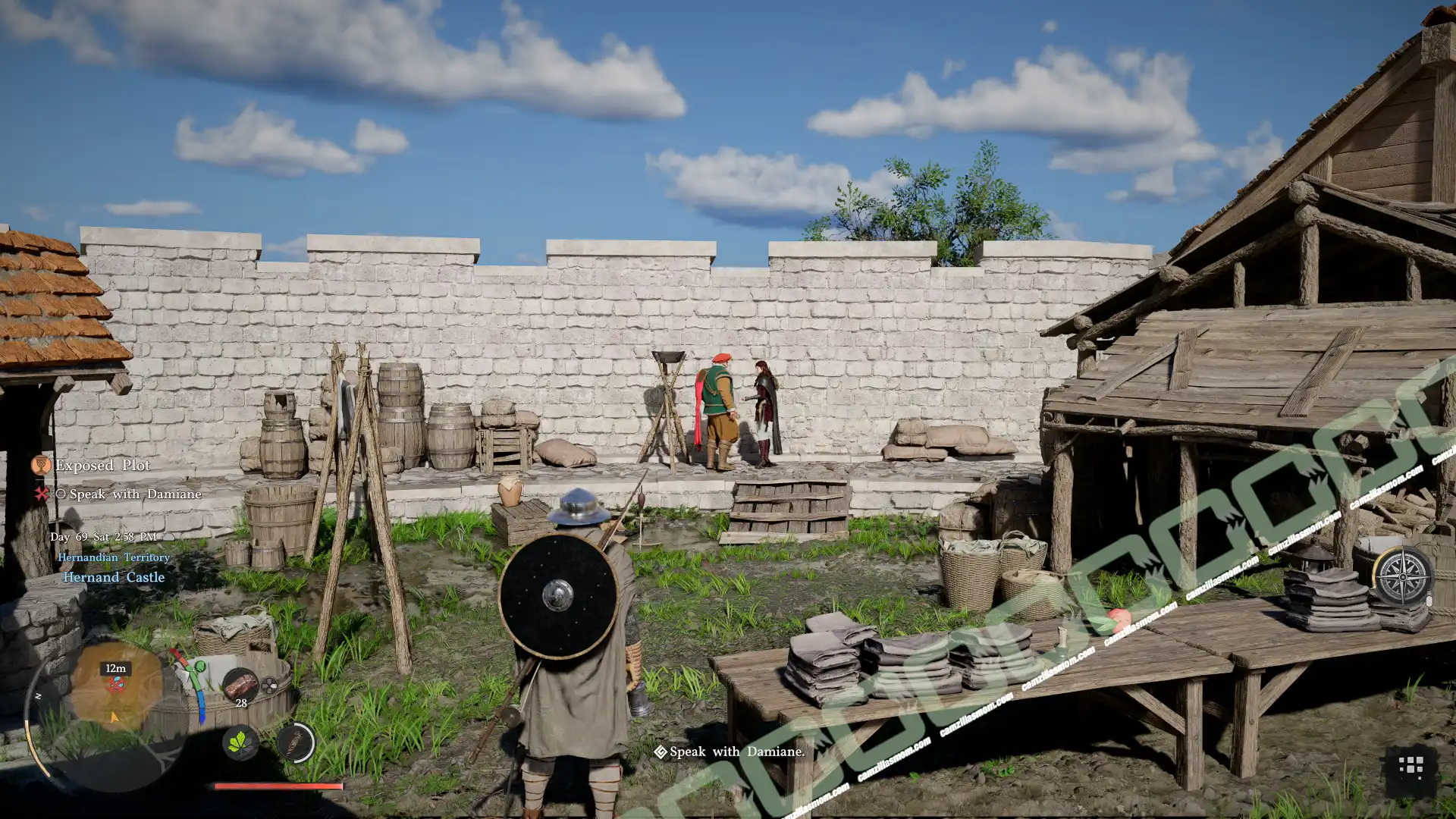Screen dimensions: 1456x819
Task: Click the meat food slot icon
Action: [x=241, y=685]
